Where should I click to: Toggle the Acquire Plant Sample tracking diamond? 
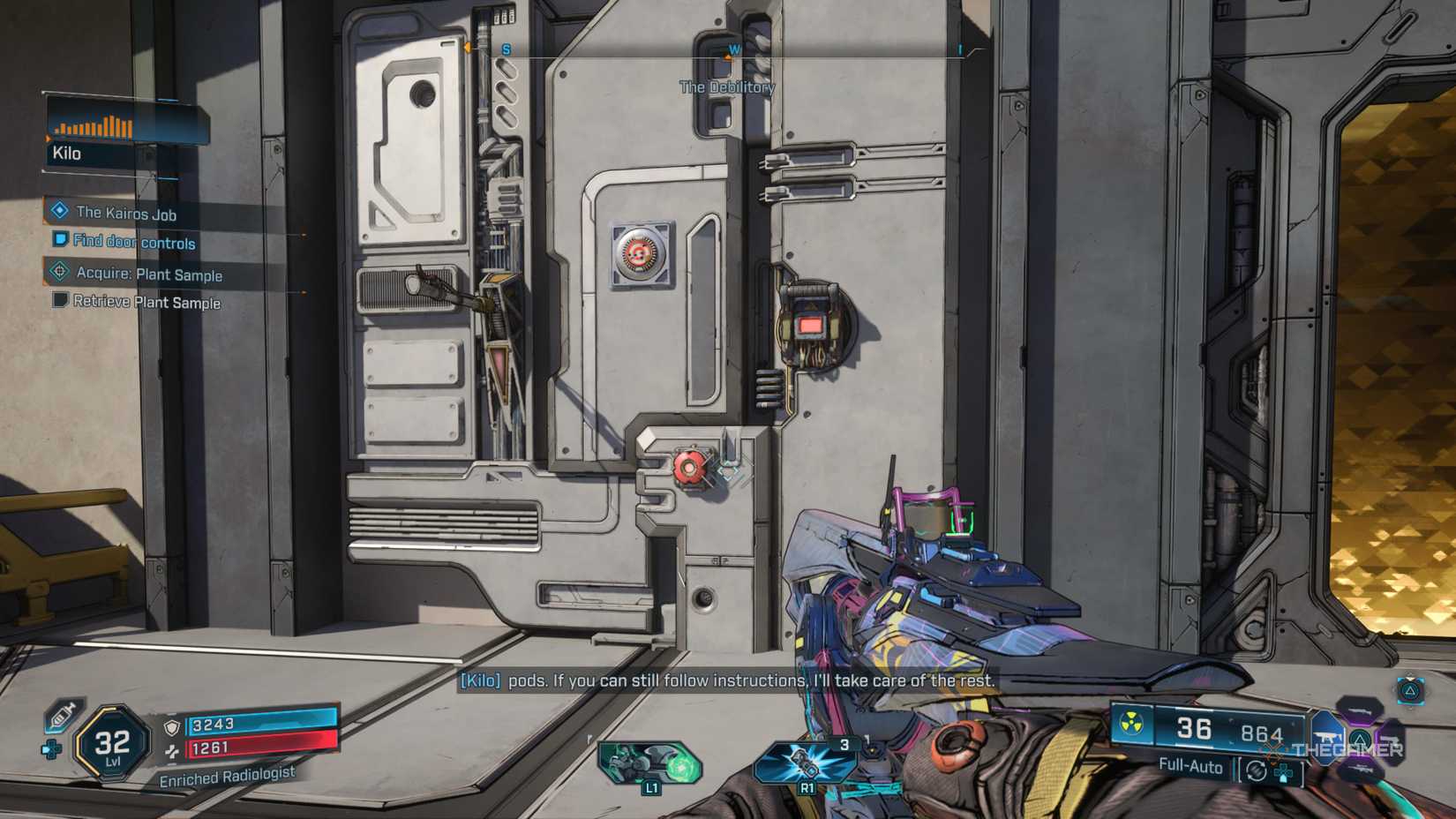coord(58,273)
